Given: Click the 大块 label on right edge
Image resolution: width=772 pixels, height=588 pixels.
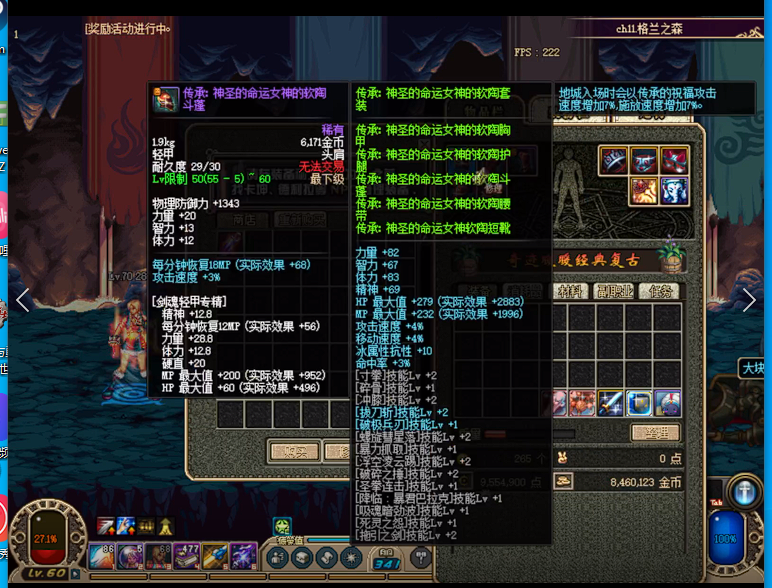Looking at the screenshot, I should pyautogui.click(x=754, y=369).
